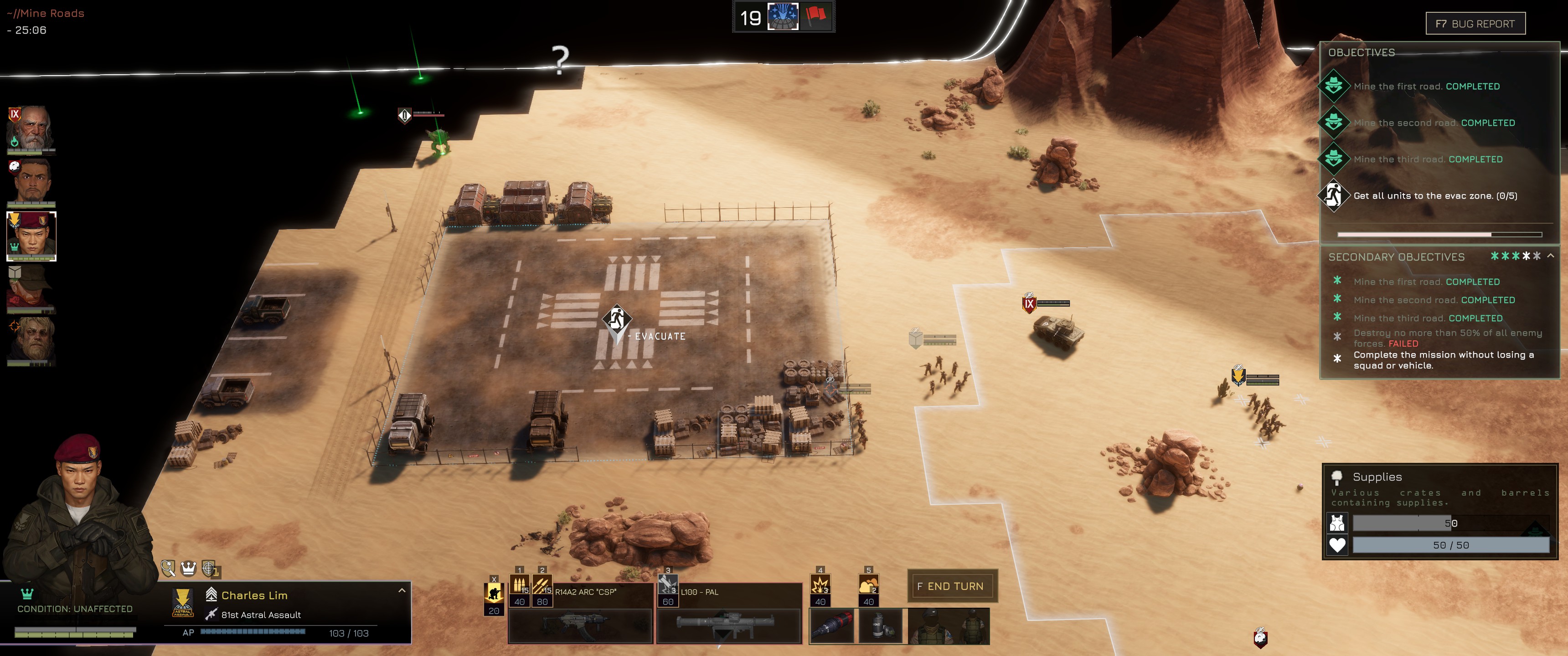Collapse the Charles Lim unit info panel

402,590
